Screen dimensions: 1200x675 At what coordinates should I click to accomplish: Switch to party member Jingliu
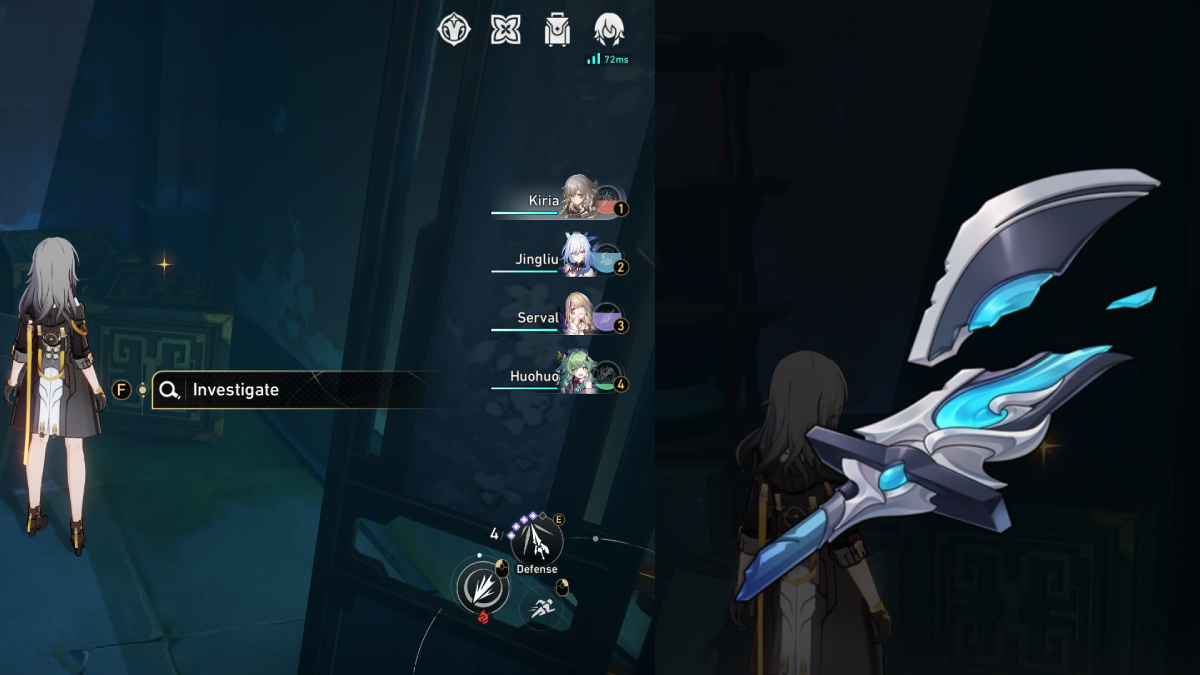click(x=577, y=256)
